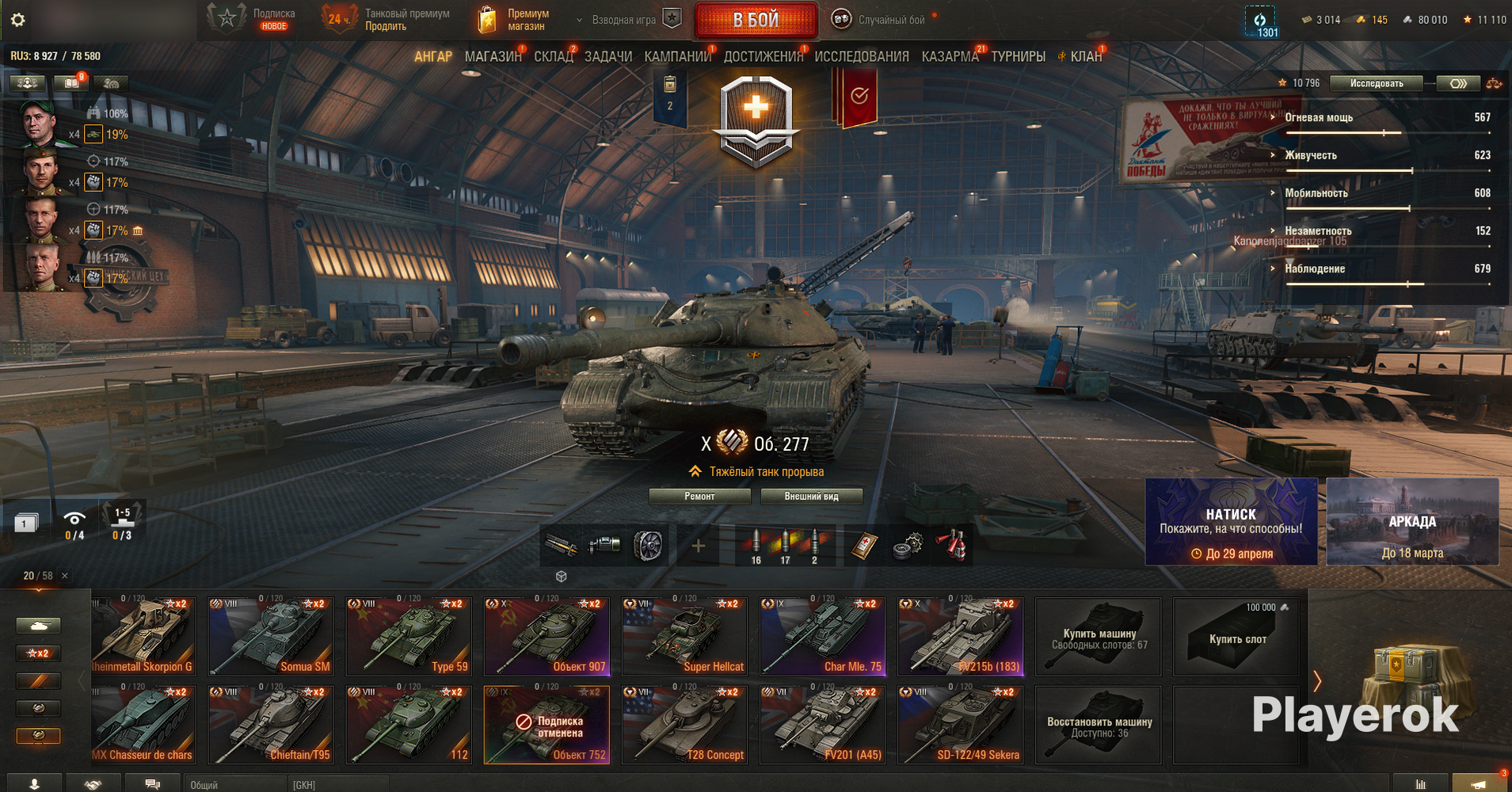Image resolution: width=1512 pixels, height=792 pixels.
Task: Click the Ремонт button
Action: click(699, 497)
